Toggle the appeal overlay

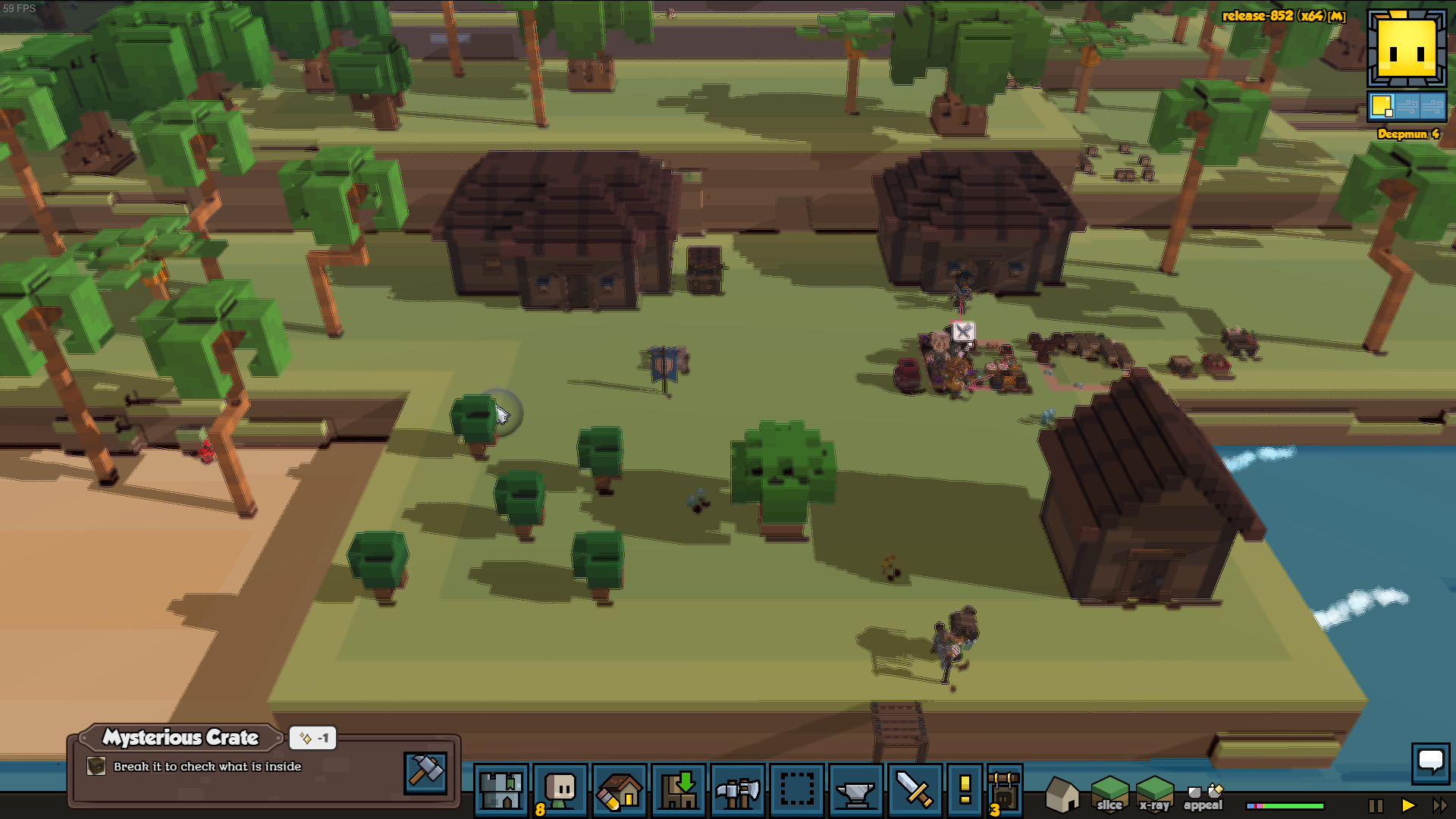pos(1203,798)
